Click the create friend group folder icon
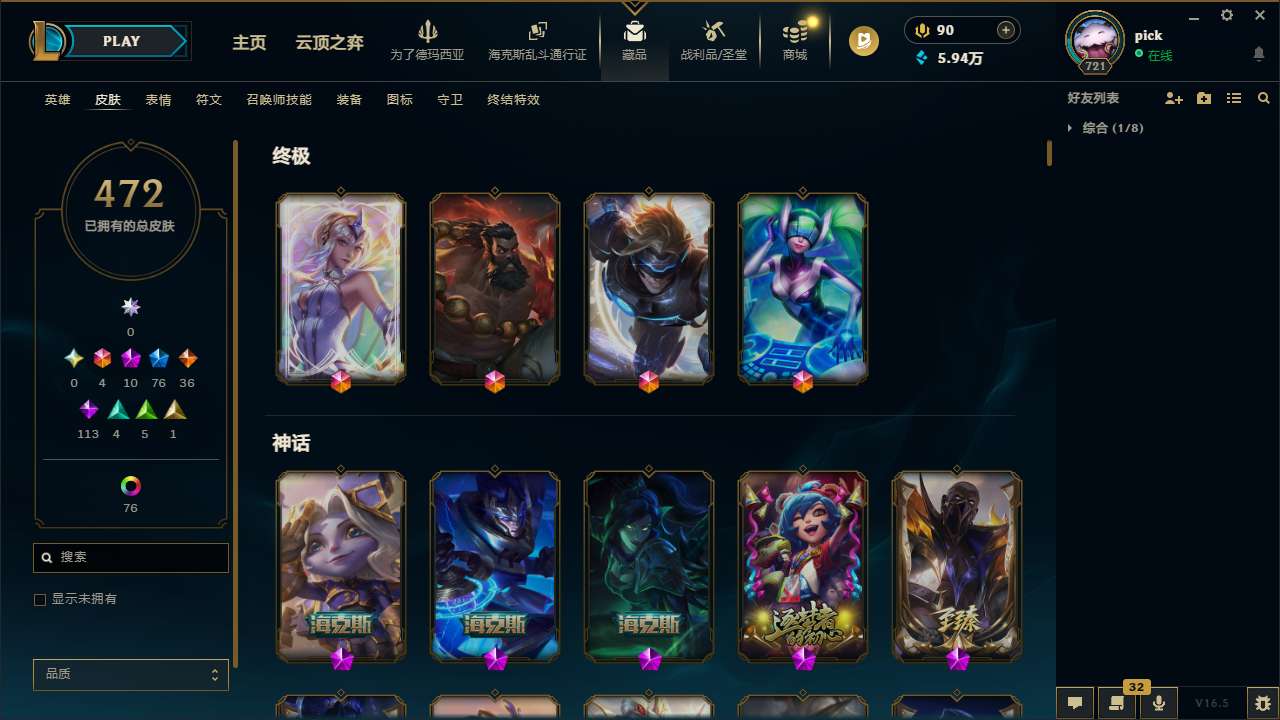This screenshot has height=720, width=1280. [x=1204, y=98]
